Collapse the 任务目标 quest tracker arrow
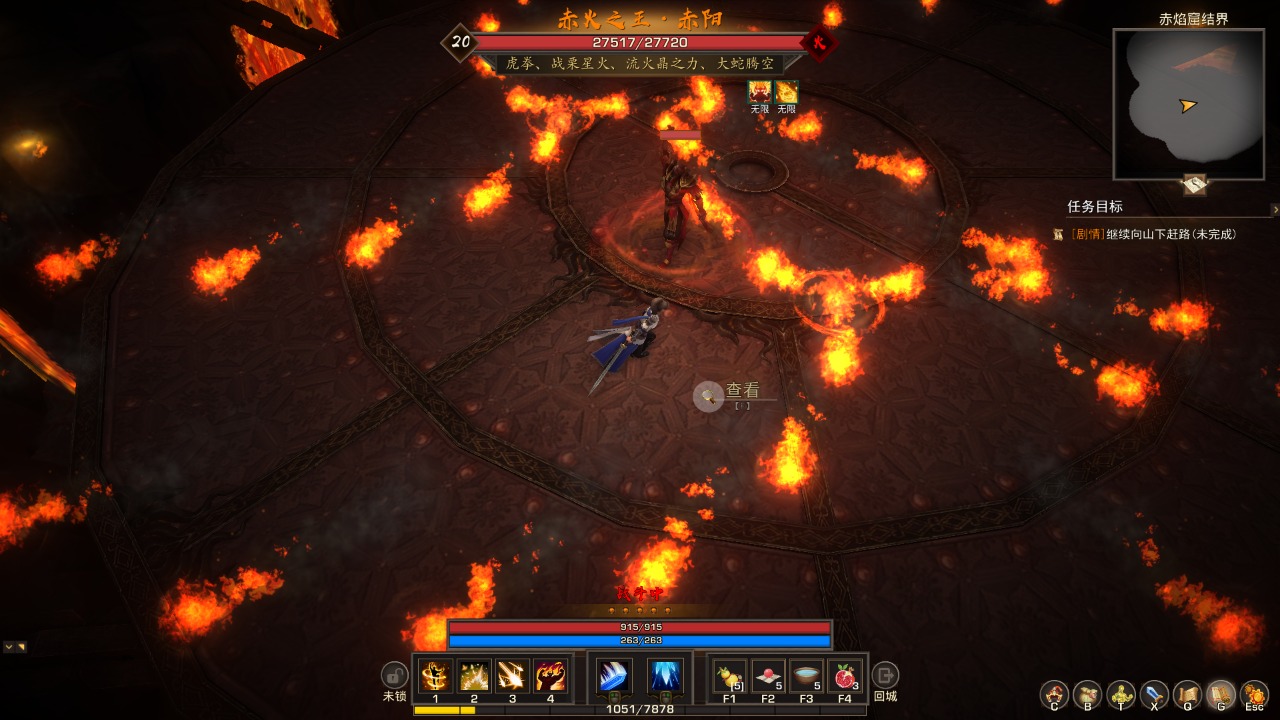The width and height of the screenshot is (1280, 720). click(x=1274, y=209)
